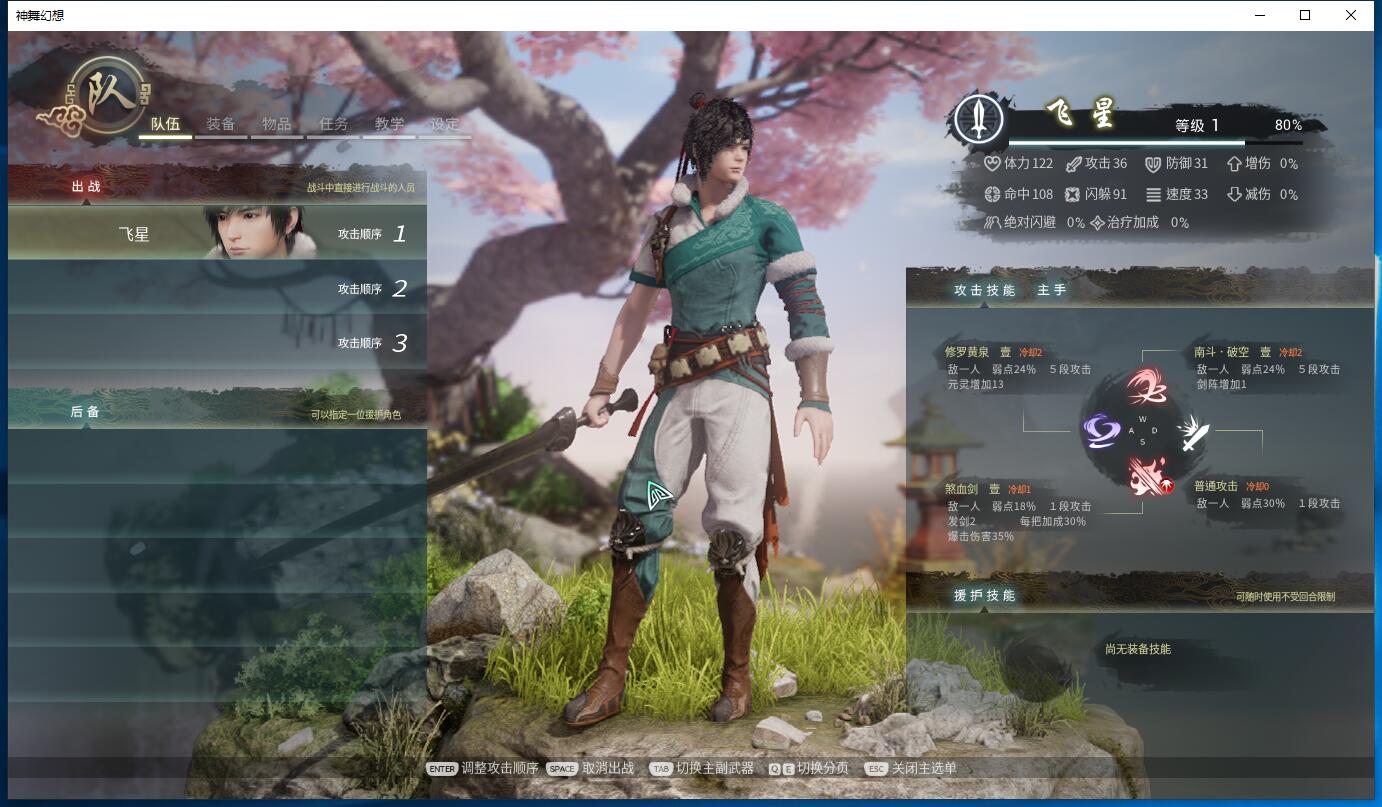
Task: Maximize the game window
Action: click(x=1305, y=15)
